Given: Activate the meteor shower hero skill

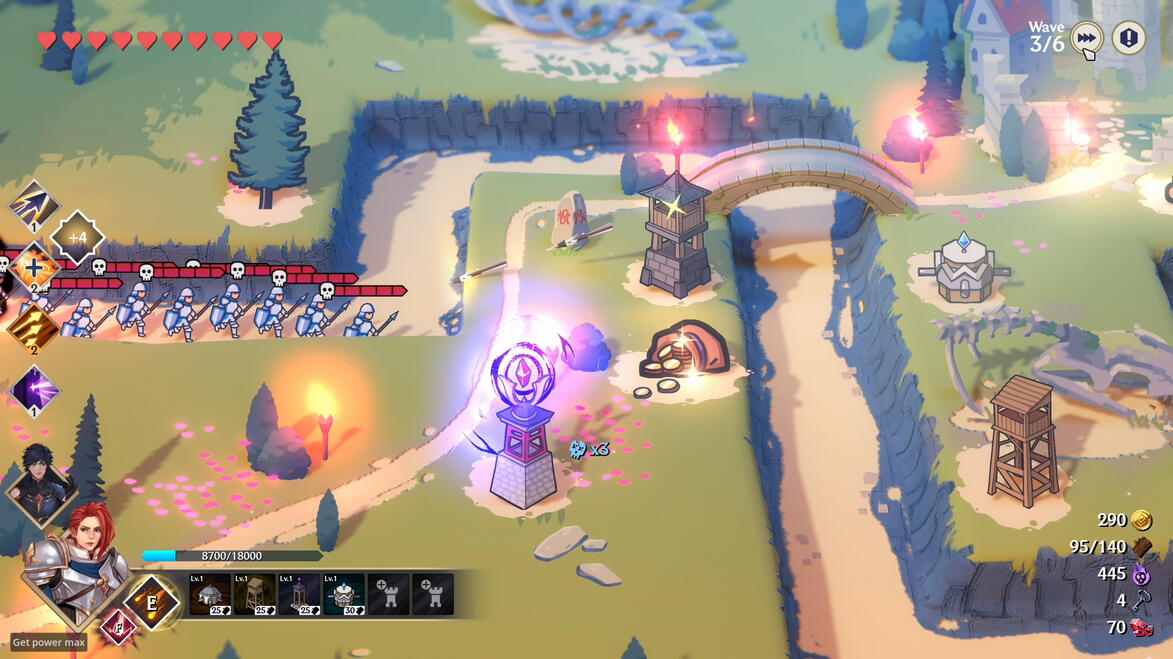Looking at the screenshot, I should coord(153,602).
